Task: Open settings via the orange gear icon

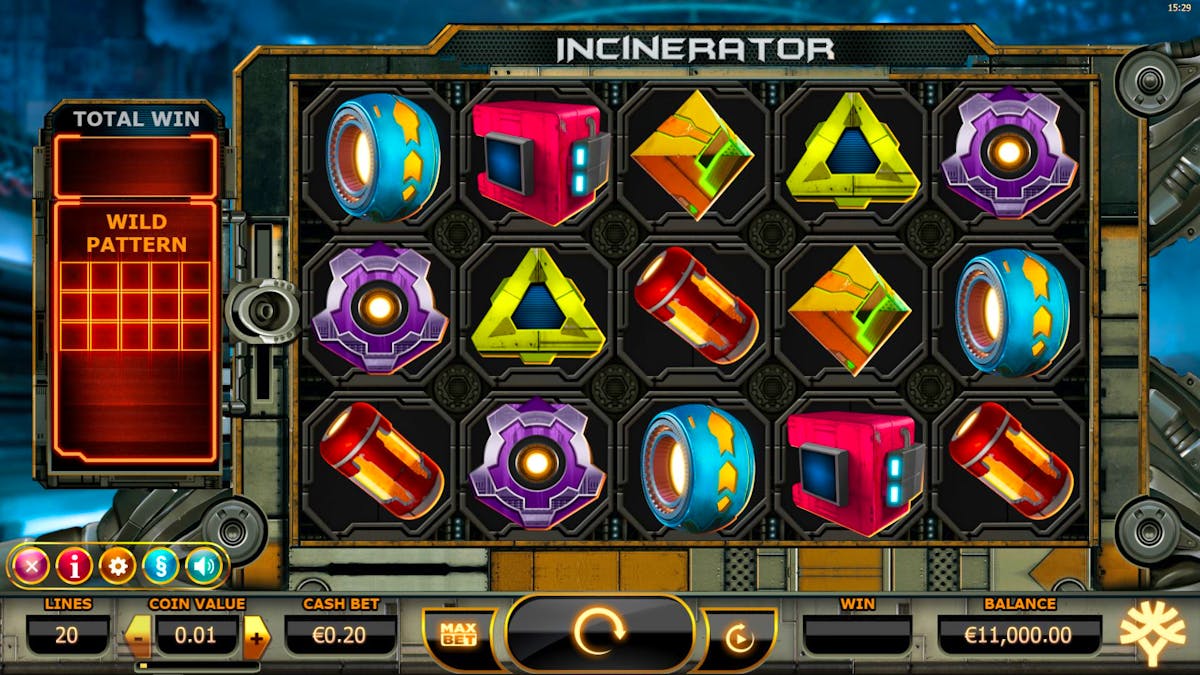Action: tap(117, 566)
